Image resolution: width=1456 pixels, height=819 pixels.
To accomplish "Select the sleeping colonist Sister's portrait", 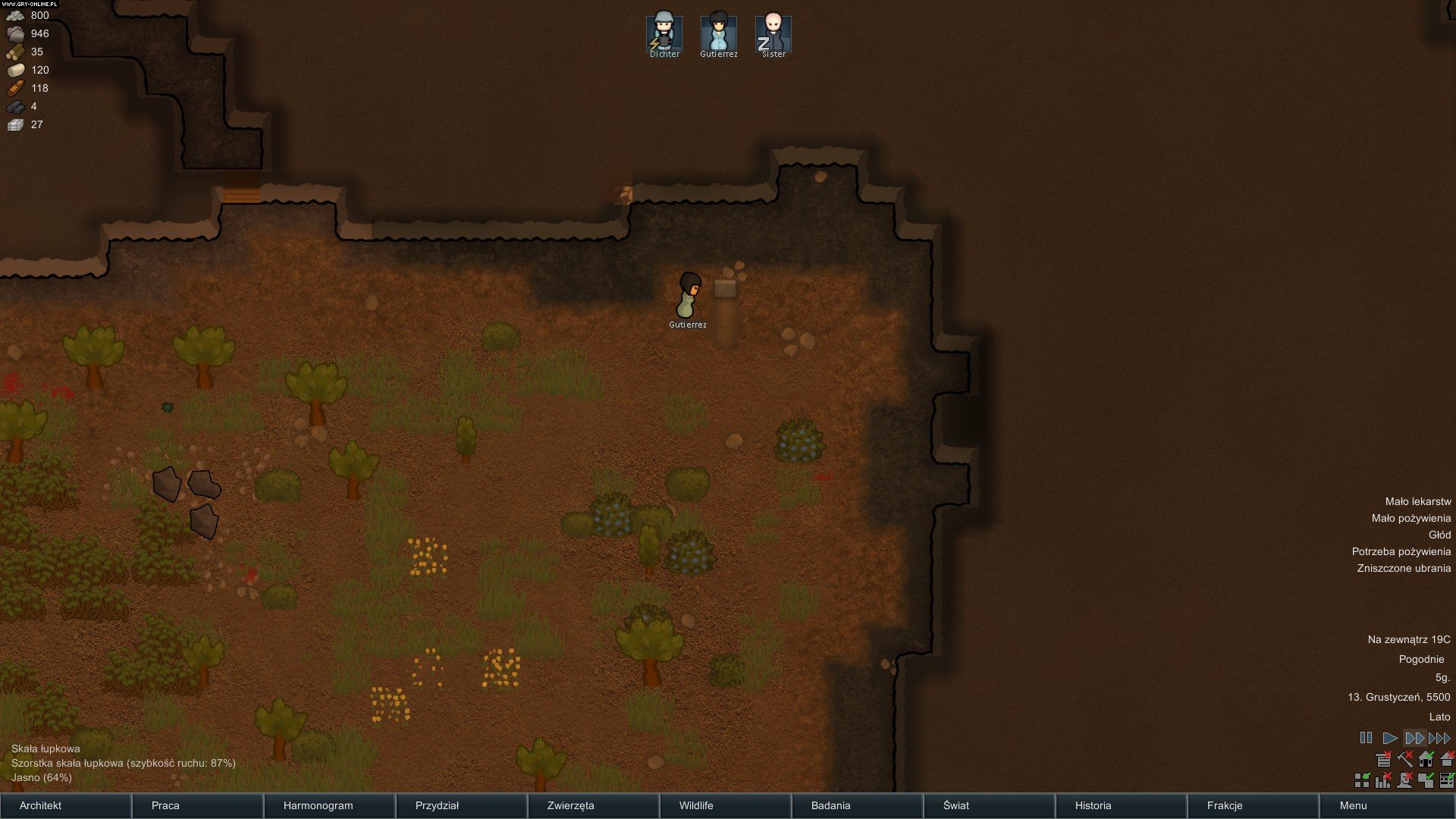I will tap(773, 34).
